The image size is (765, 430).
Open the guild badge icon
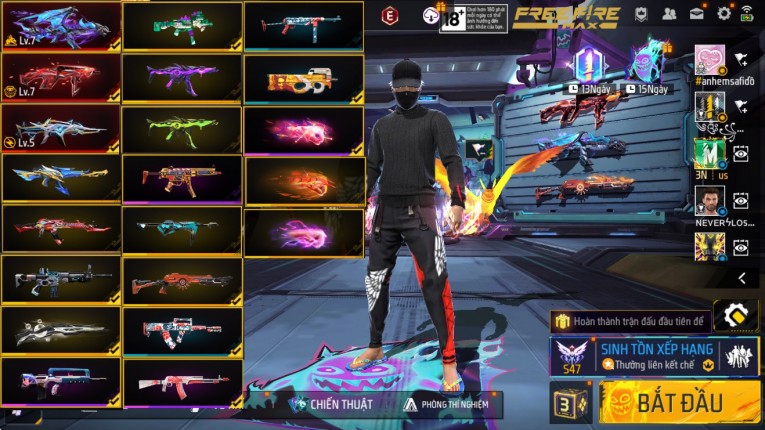(x=644, y=14)
